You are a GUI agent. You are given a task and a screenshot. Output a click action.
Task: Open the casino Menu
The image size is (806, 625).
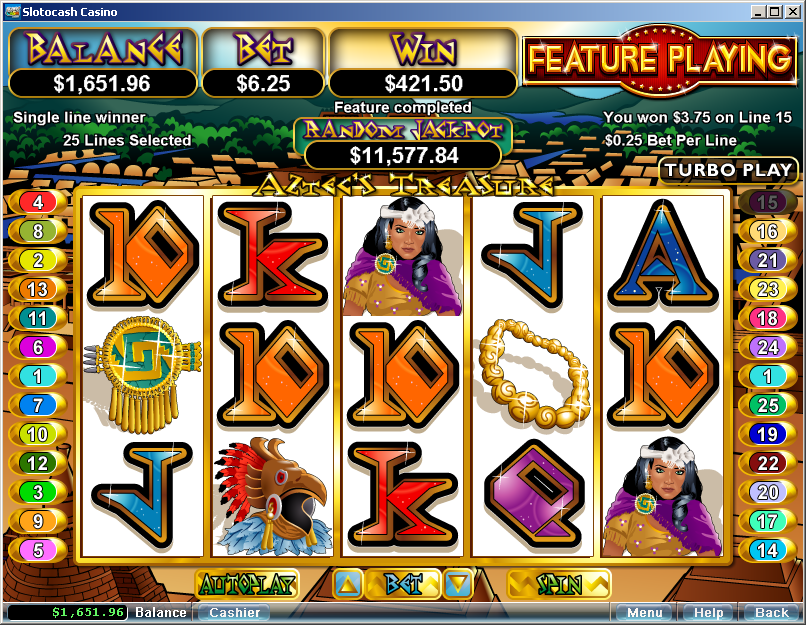tap(643, 612)
